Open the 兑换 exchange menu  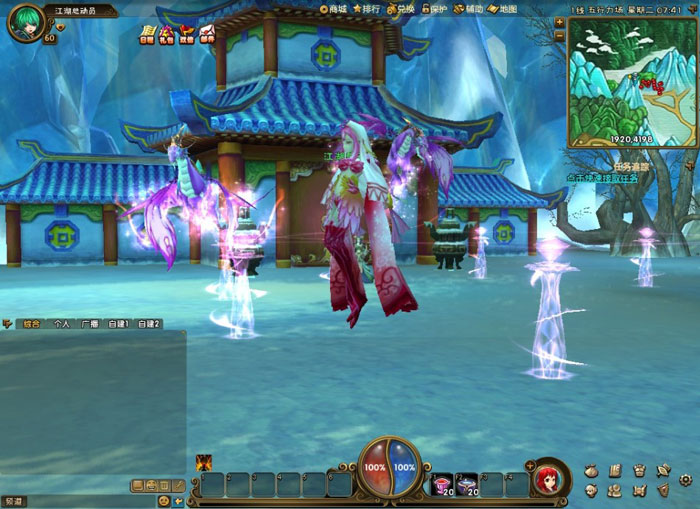coord(401,8)
